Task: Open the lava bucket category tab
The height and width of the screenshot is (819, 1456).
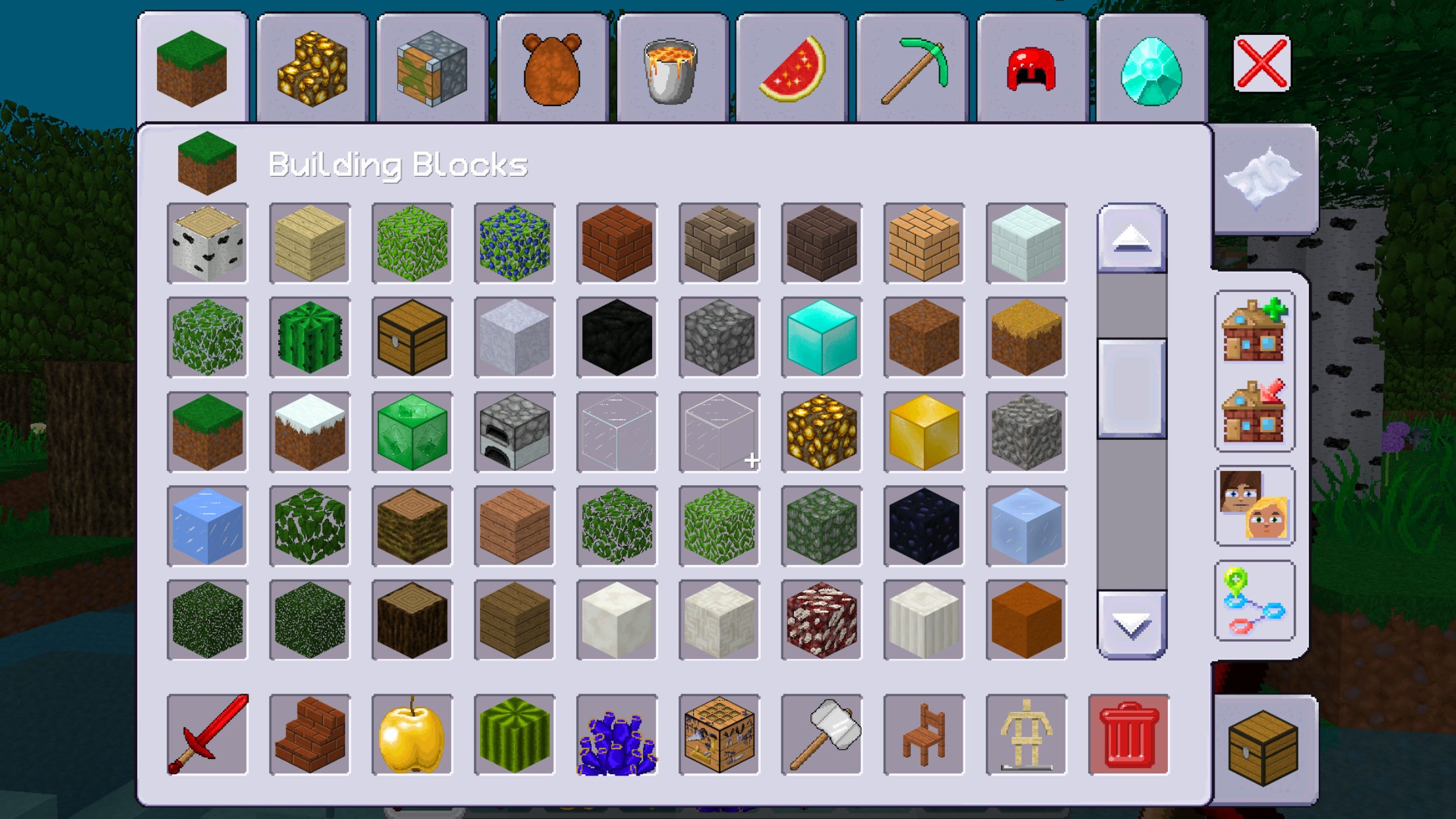Action: click(671, 68)
